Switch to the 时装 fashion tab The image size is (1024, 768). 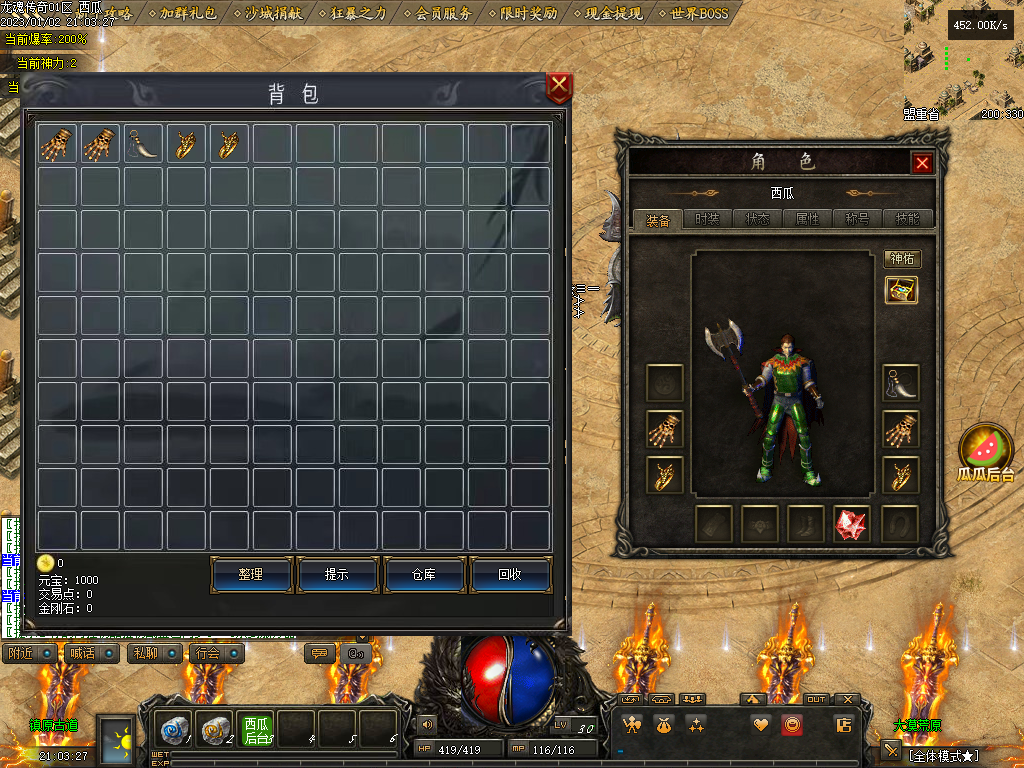pos(708,219)
